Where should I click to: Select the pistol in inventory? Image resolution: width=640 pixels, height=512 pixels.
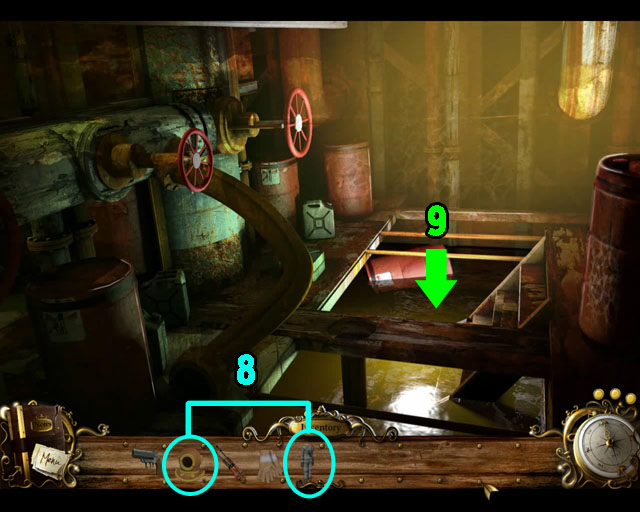144,459
